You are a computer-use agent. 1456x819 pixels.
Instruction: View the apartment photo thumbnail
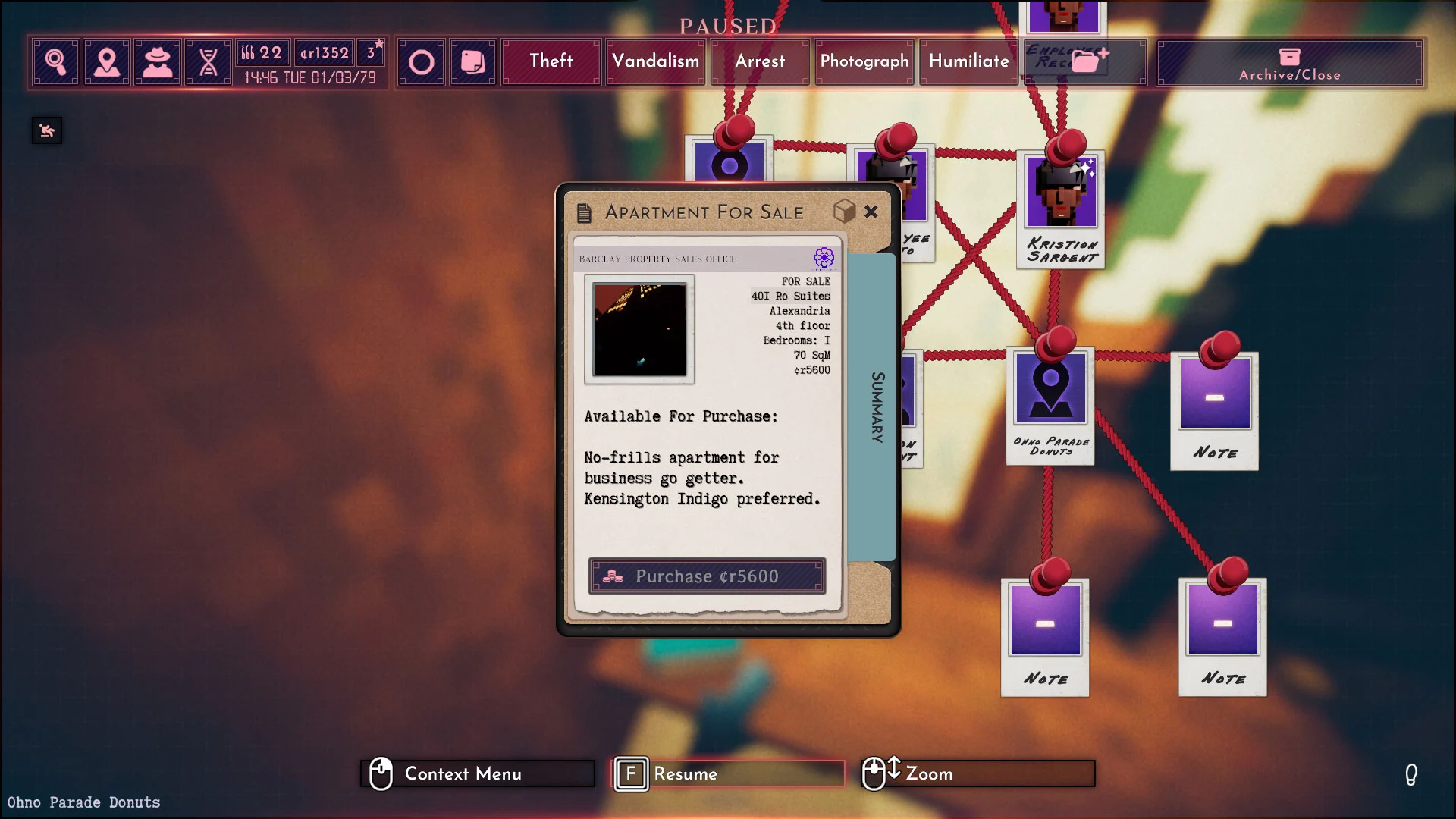[639, 329]
